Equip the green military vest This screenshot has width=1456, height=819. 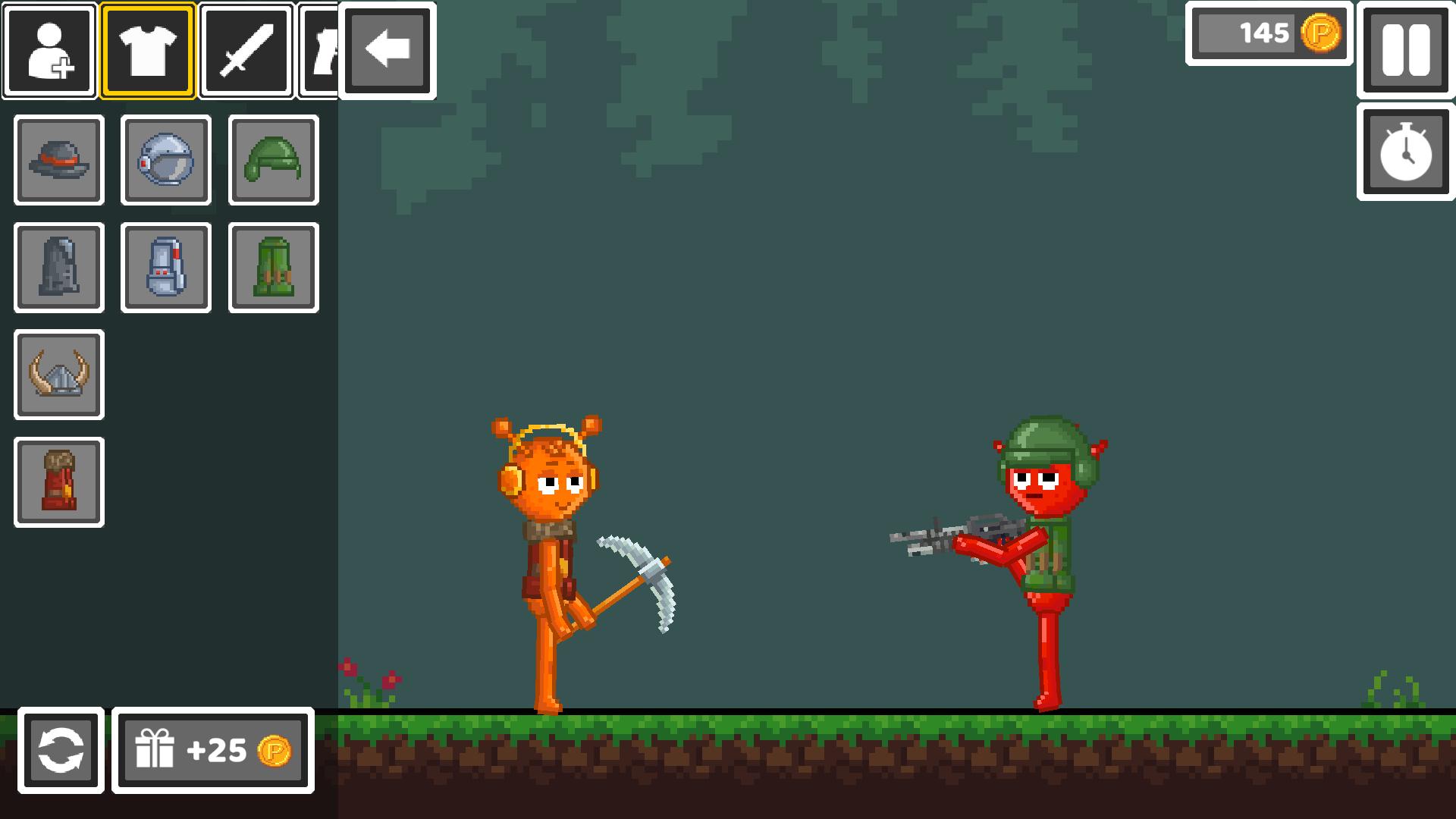(273, 268)
